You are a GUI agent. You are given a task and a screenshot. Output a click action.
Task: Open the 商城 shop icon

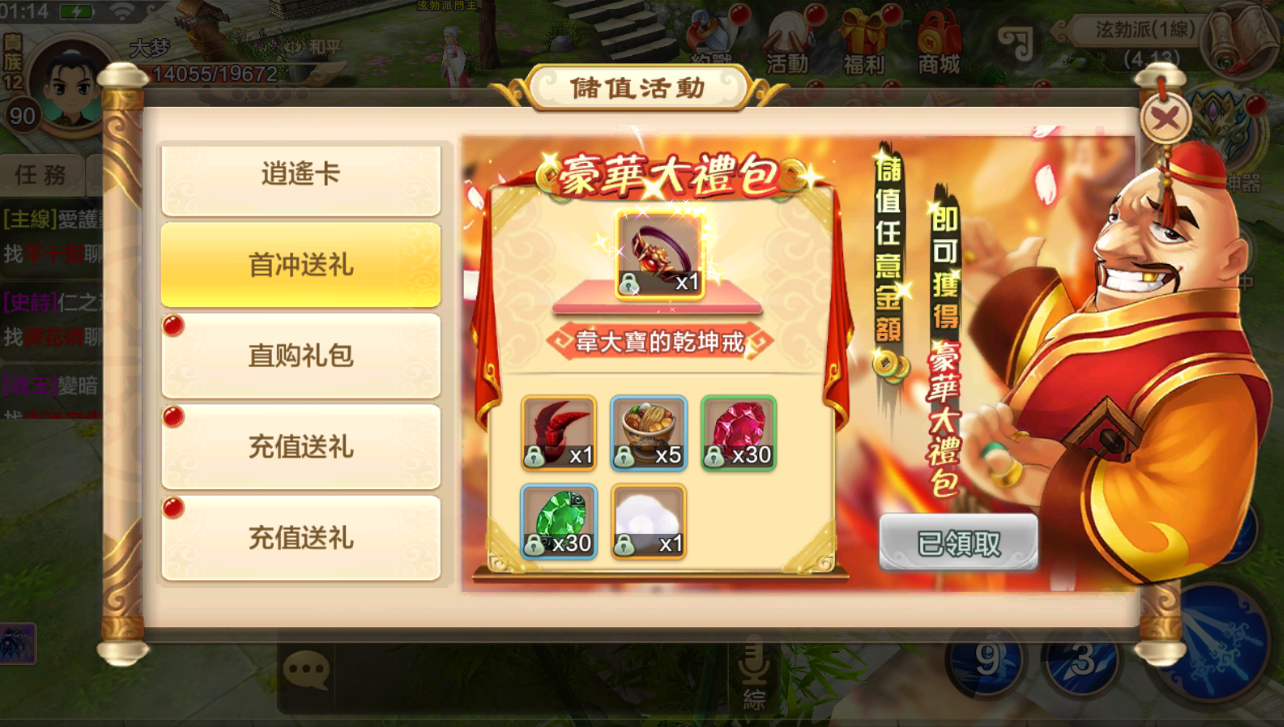coord(938,40)
